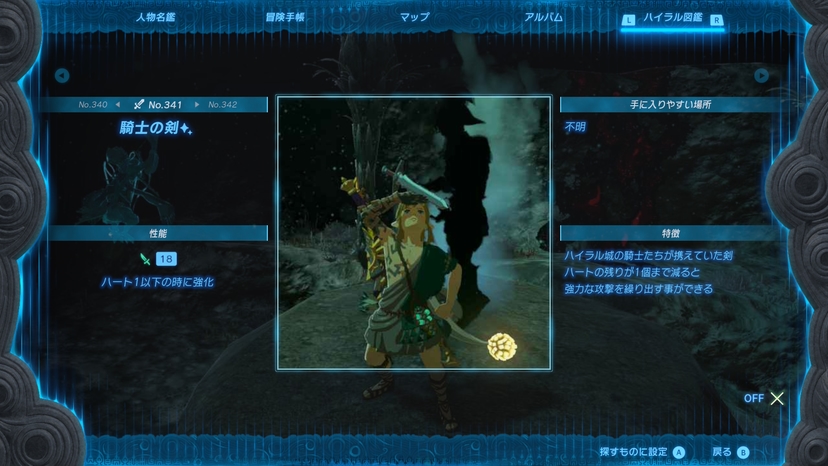
Task: Click the right page arrow circle
Action: pos(762,75)
